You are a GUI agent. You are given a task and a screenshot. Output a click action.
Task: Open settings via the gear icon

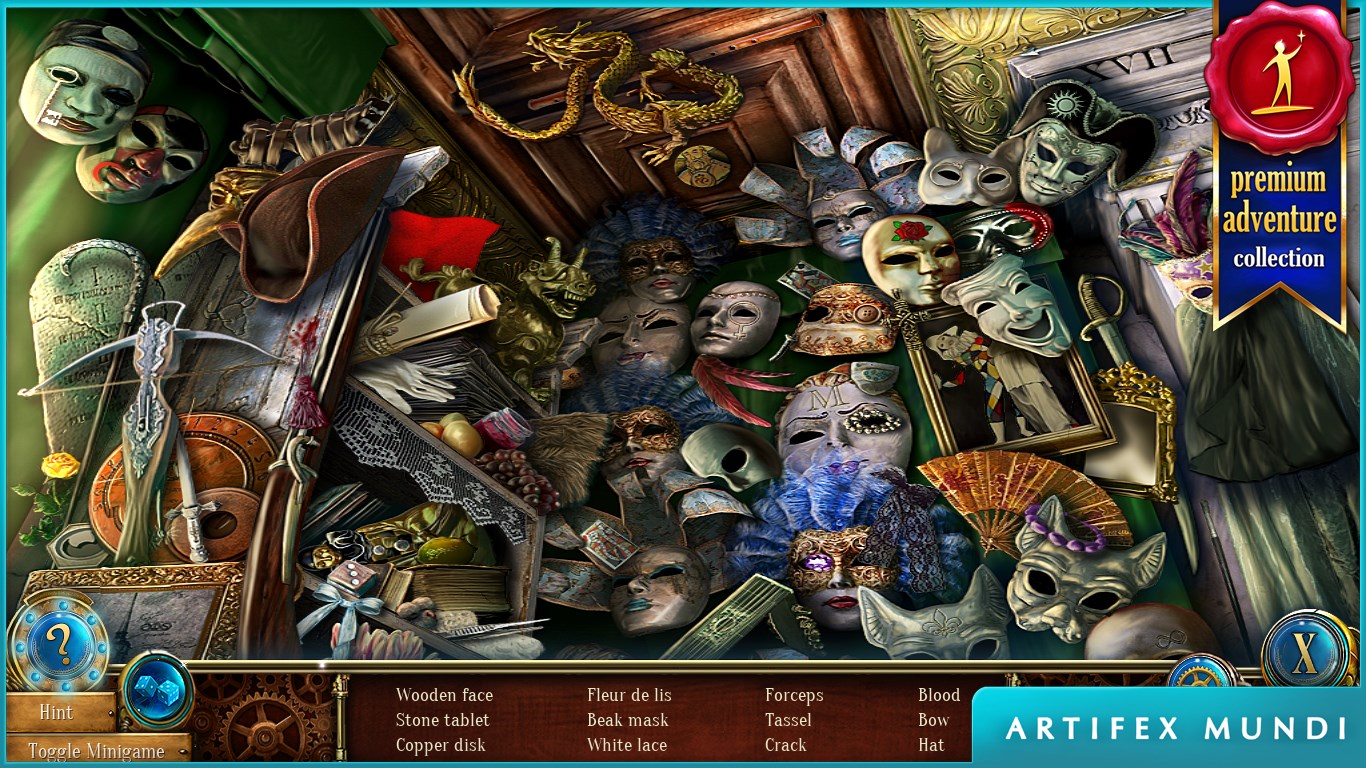(x=1201, y=674)
